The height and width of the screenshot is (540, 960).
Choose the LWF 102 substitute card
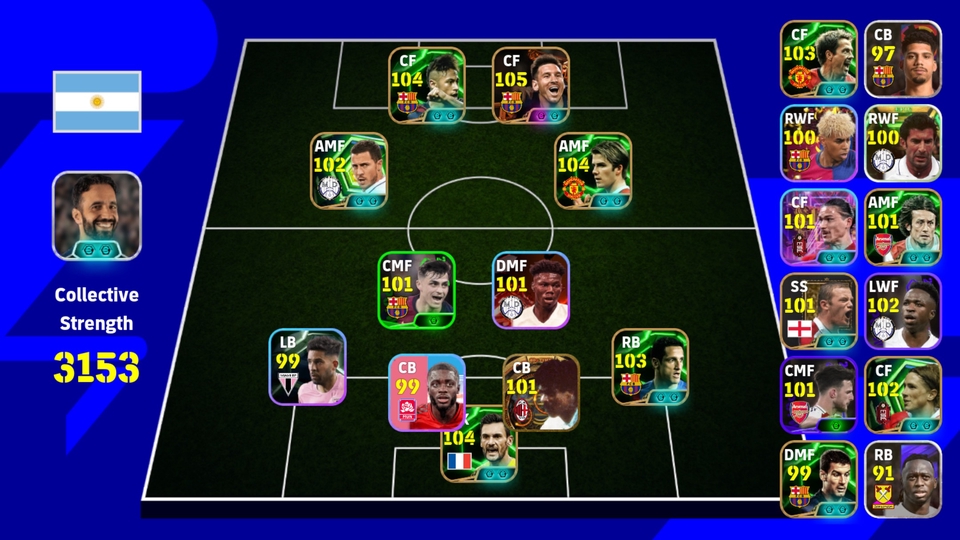point(902,311)
